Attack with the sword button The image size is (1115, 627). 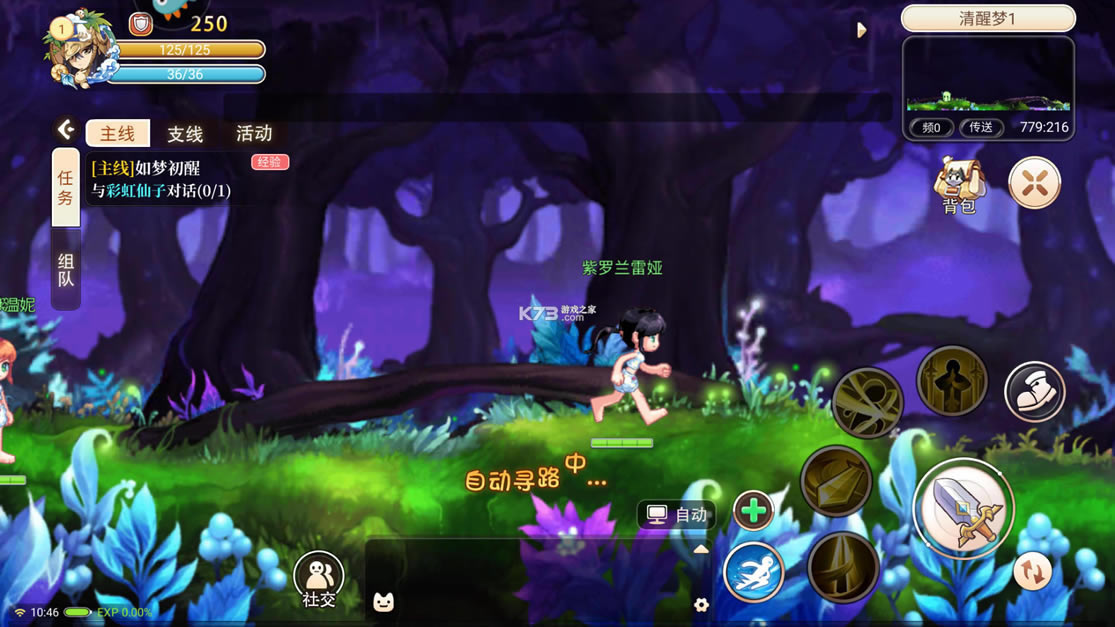click(963, 511)
